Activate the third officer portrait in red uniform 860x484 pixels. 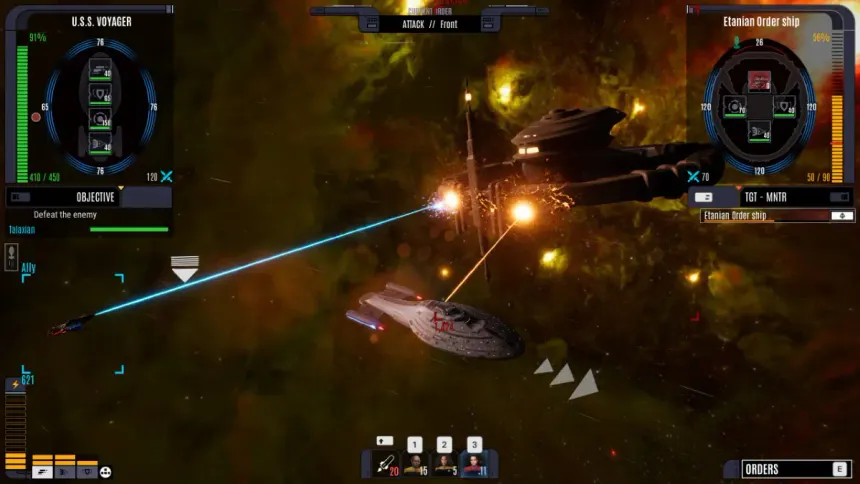(x=474, y=464)
